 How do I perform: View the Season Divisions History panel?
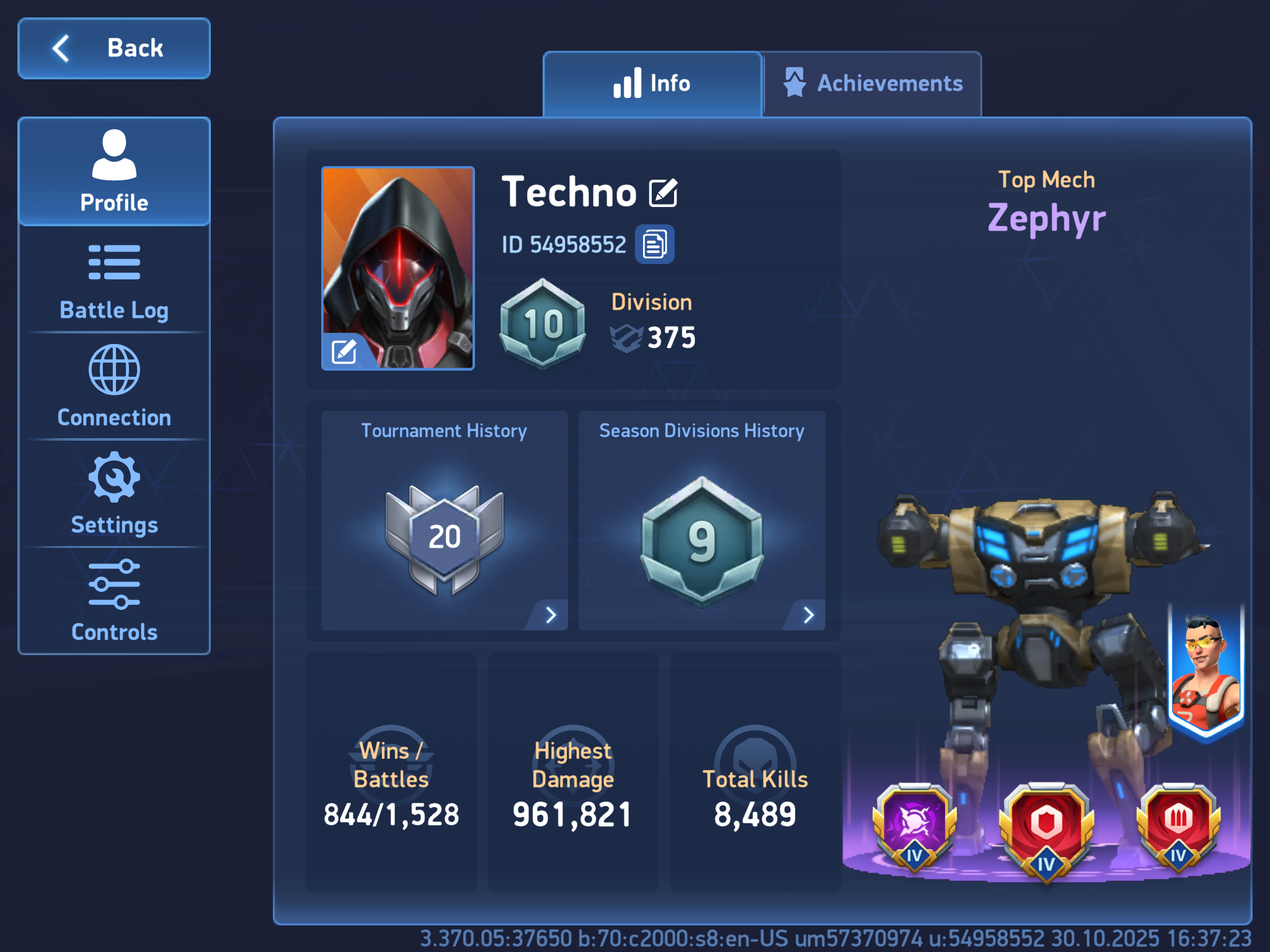(701, 521)
